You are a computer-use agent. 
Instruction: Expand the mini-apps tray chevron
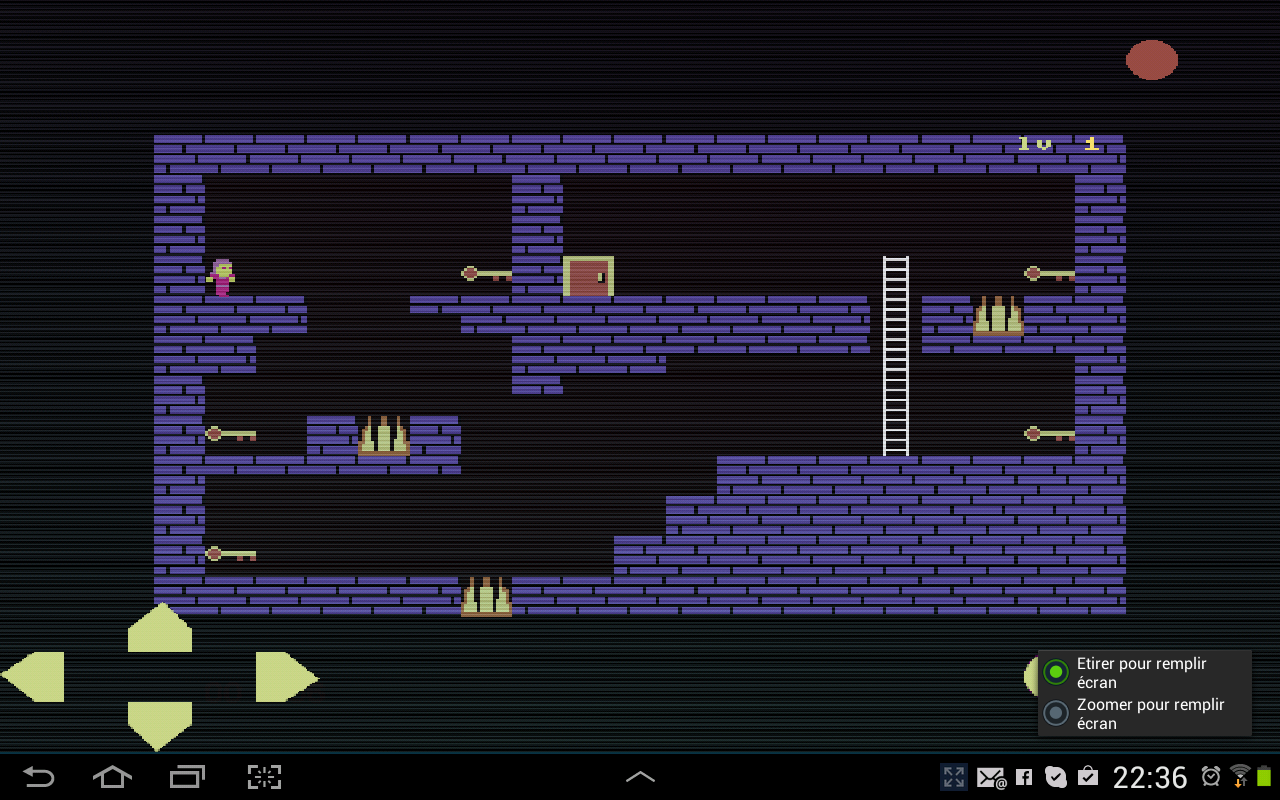640,776
